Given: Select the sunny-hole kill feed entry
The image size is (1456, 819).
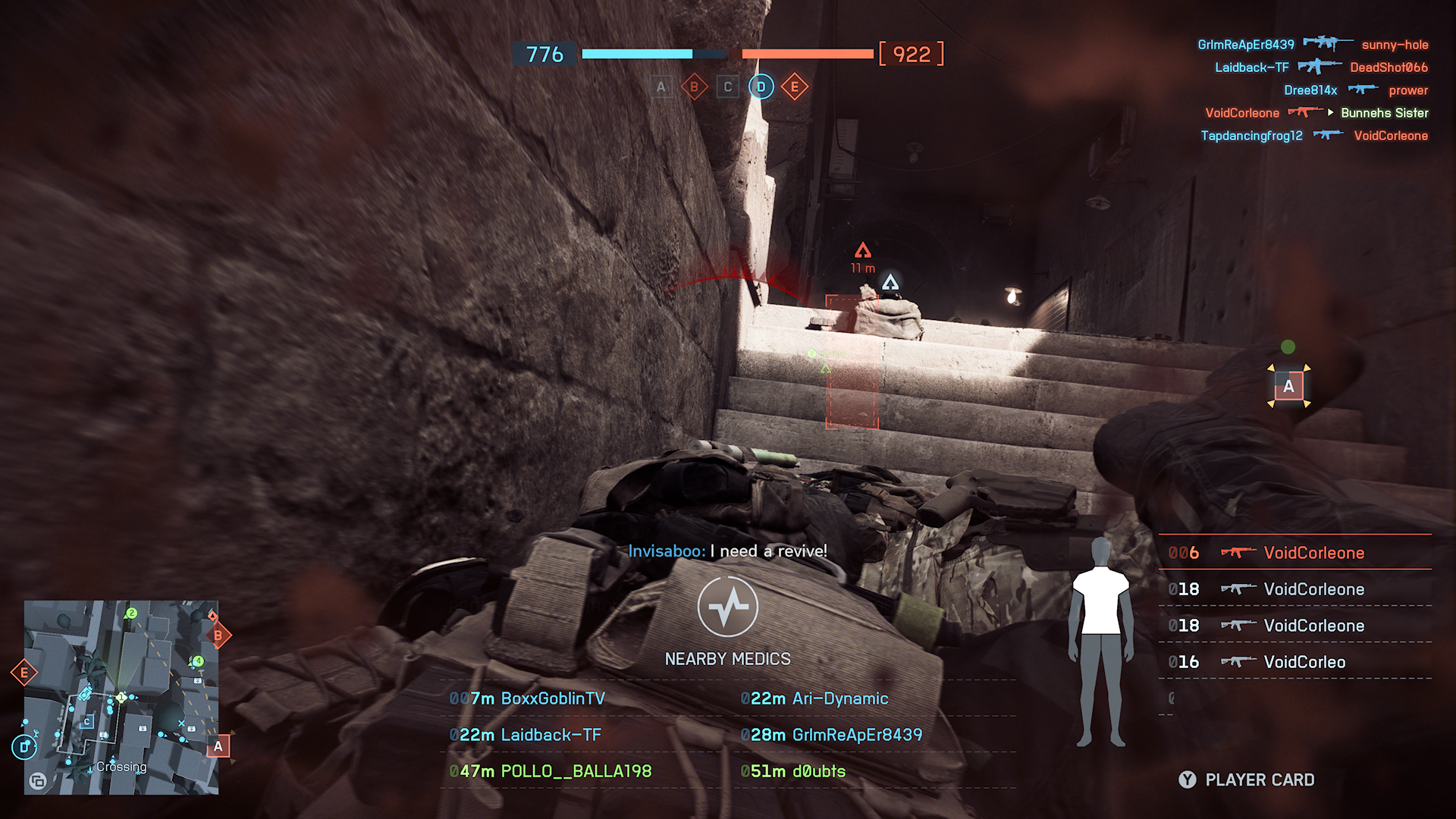Looking at the screenshot, I should coord(1394,45).
